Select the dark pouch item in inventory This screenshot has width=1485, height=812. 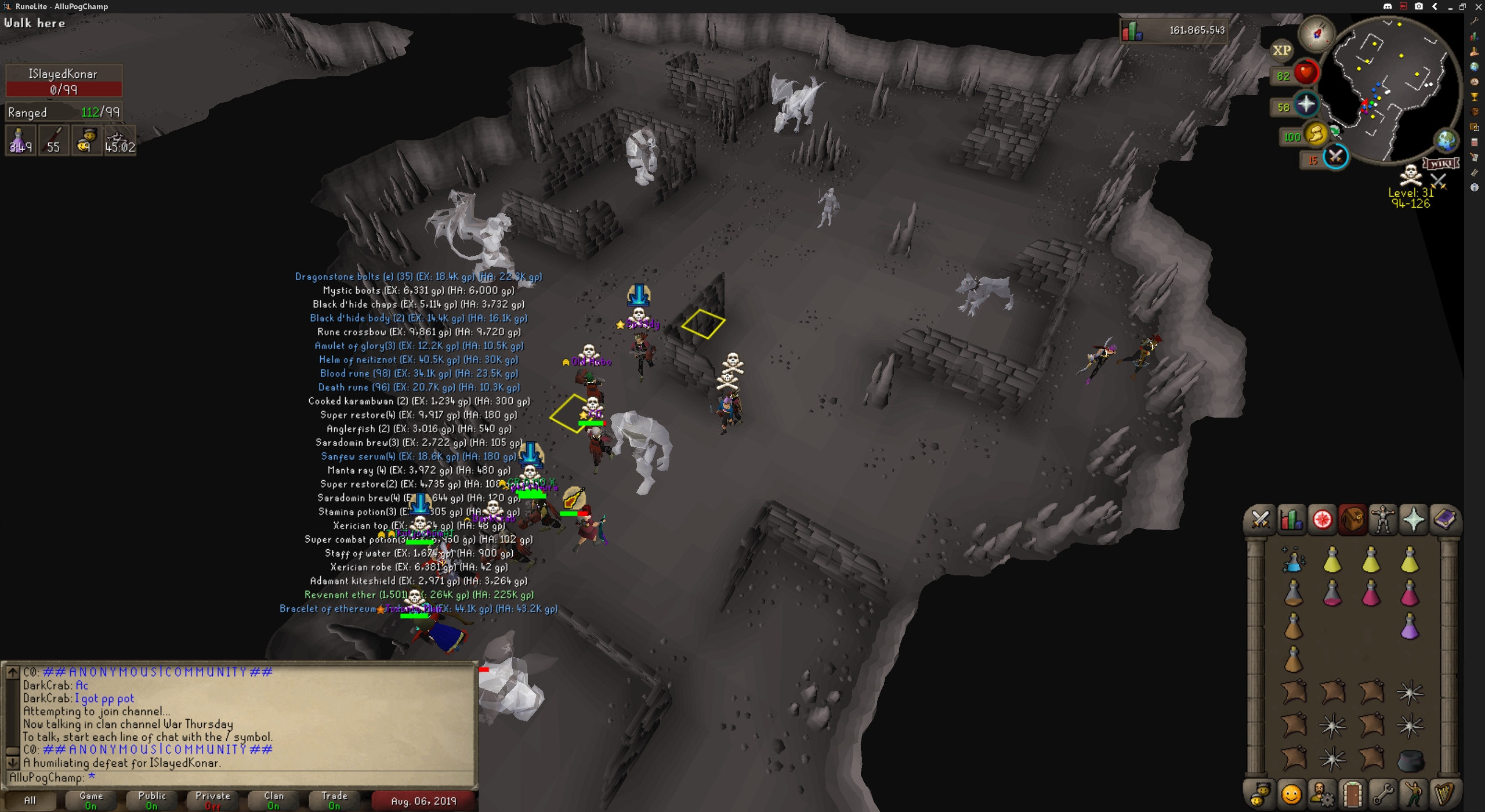[x=1410, y=760]
